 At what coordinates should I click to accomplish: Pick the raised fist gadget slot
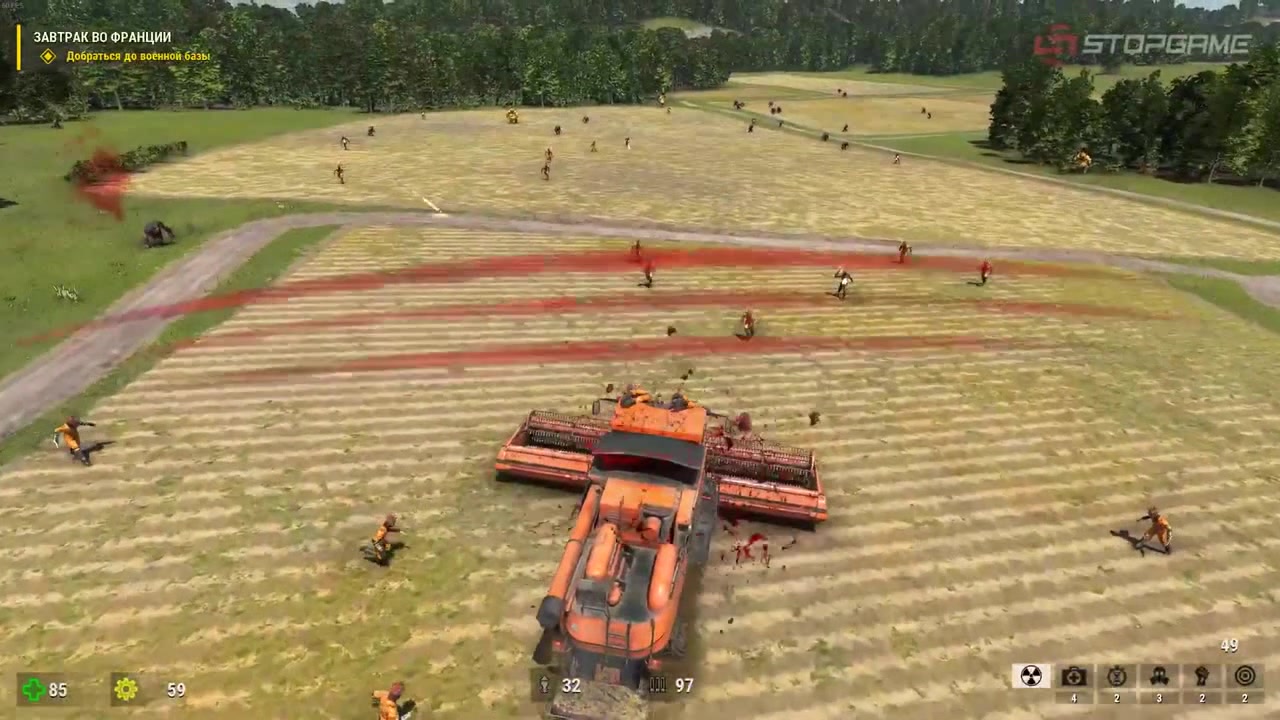coord(1202,676)
